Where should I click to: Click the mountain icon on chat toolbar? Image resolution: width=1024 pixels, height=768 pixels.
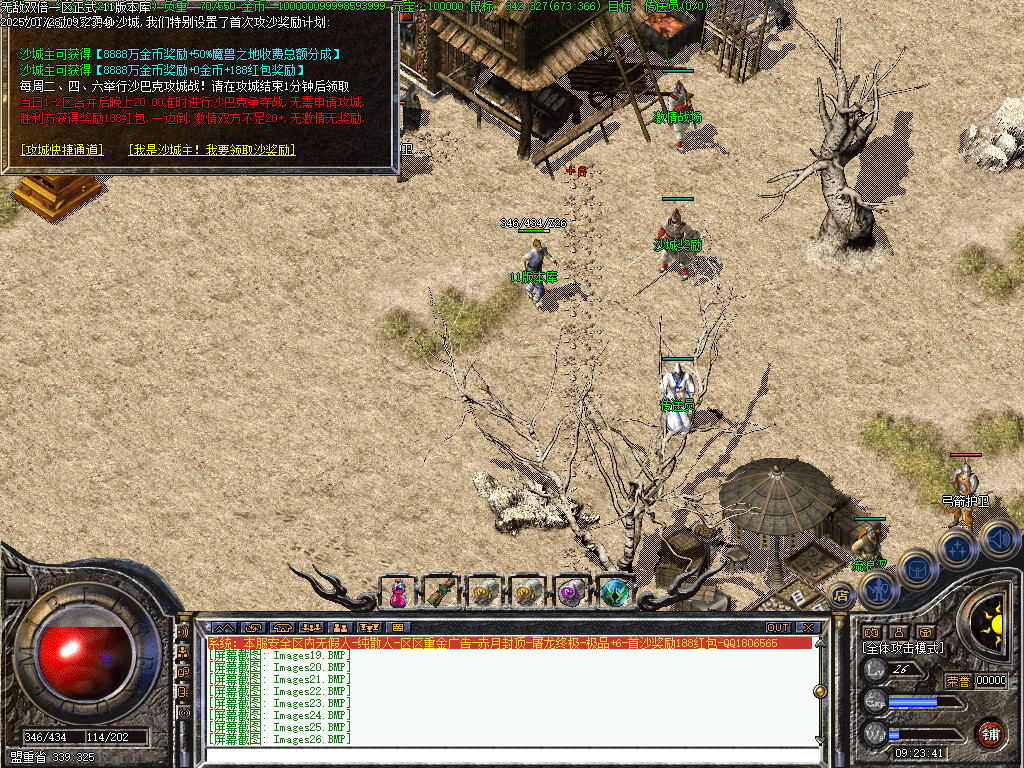(222, 627)
